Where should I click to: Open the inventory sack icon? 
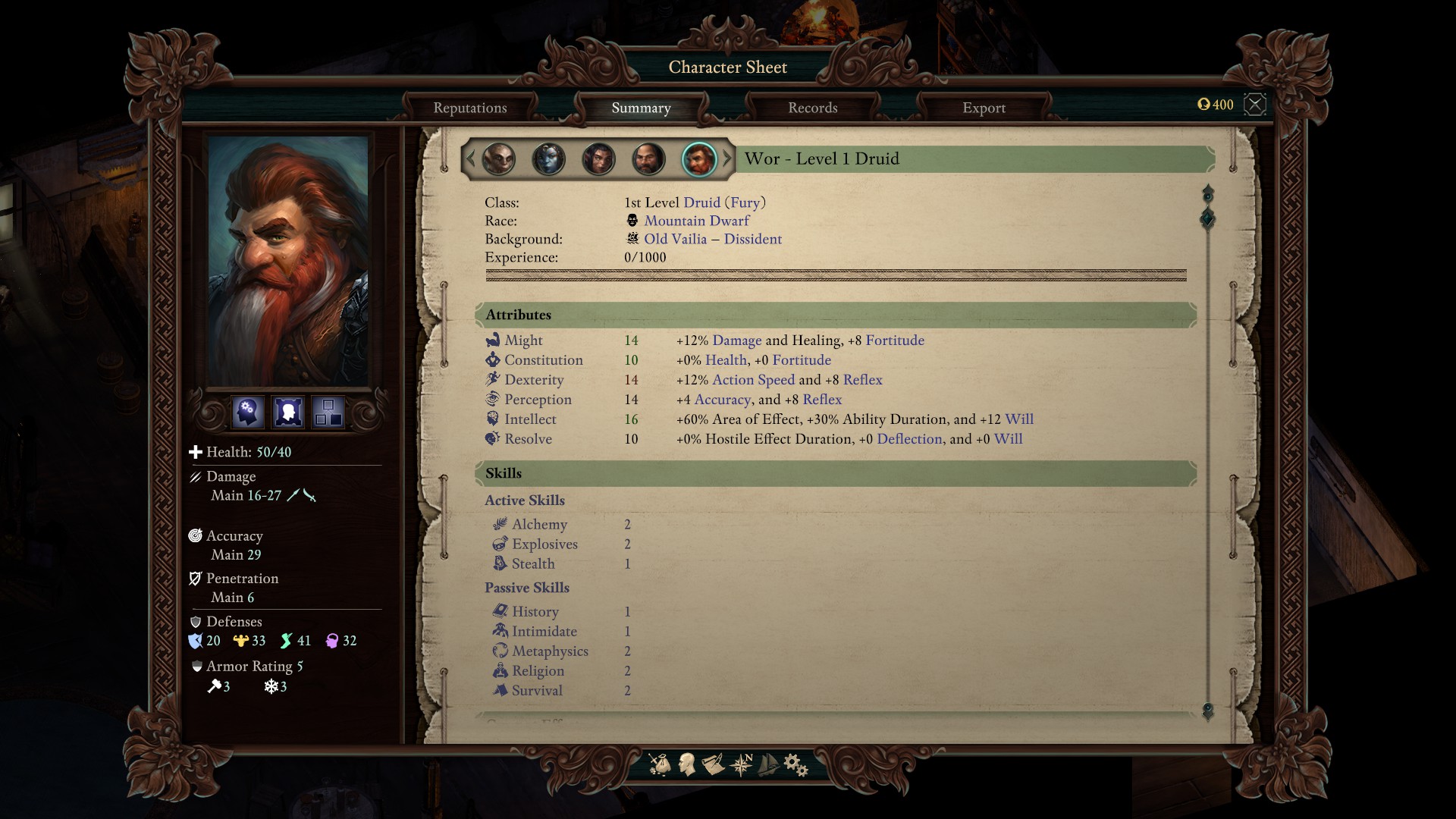659,764
